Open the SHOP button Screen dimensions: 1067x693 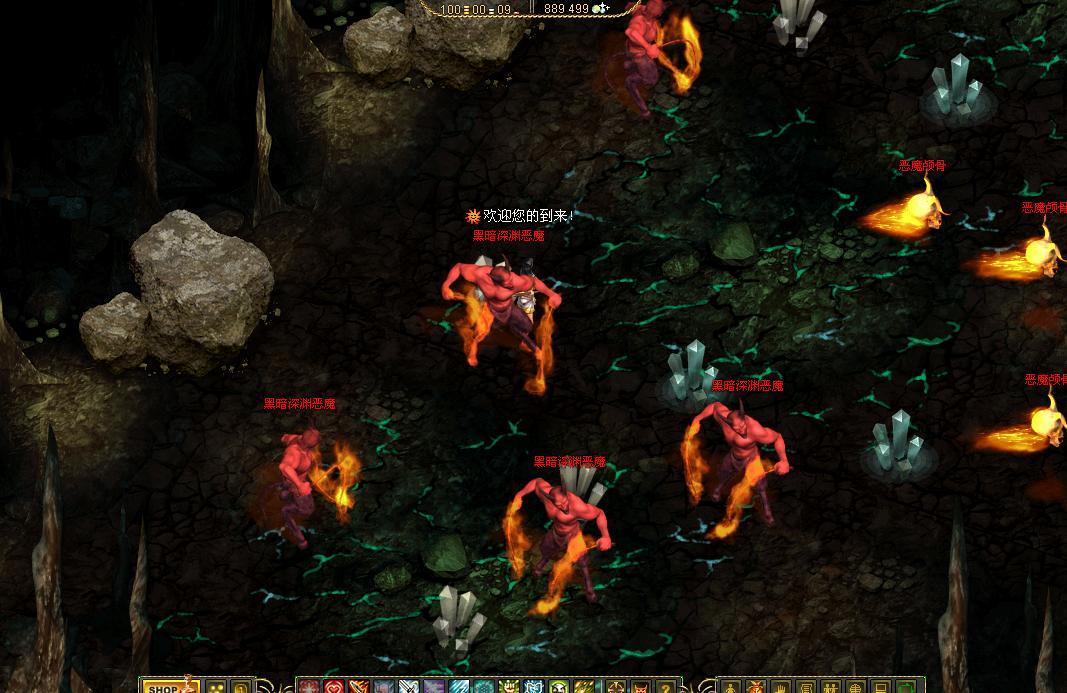(164, 688)
